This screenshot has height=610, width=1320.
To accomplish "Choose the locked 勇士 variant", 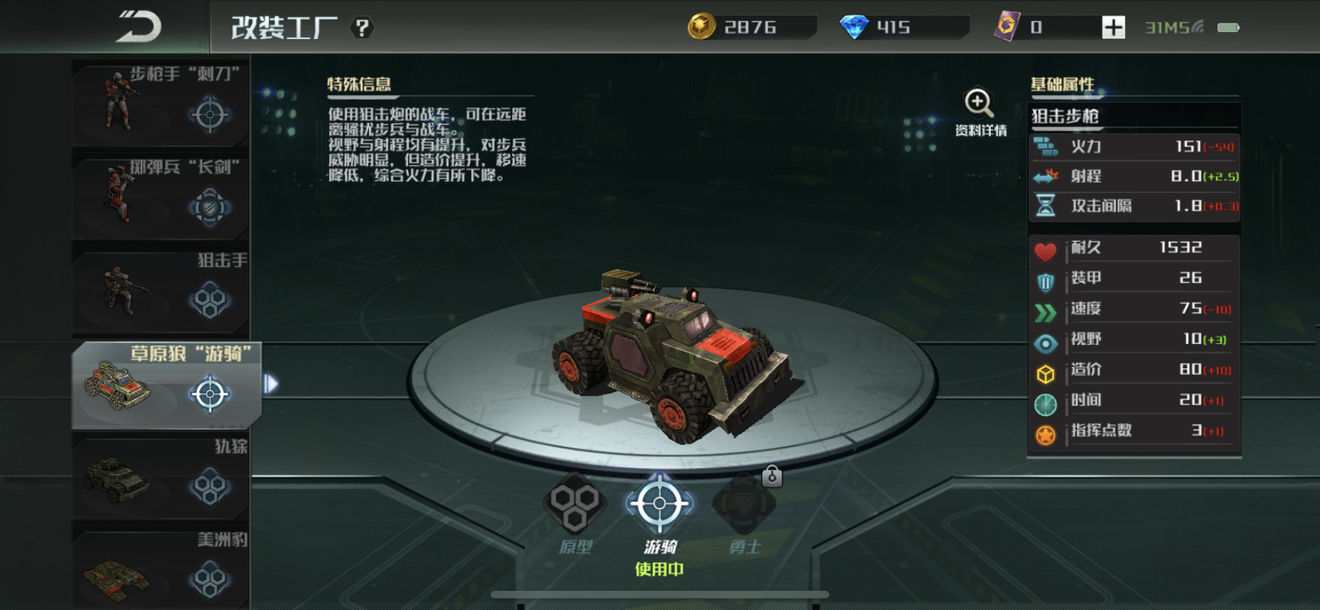I will tap(744, 505).
